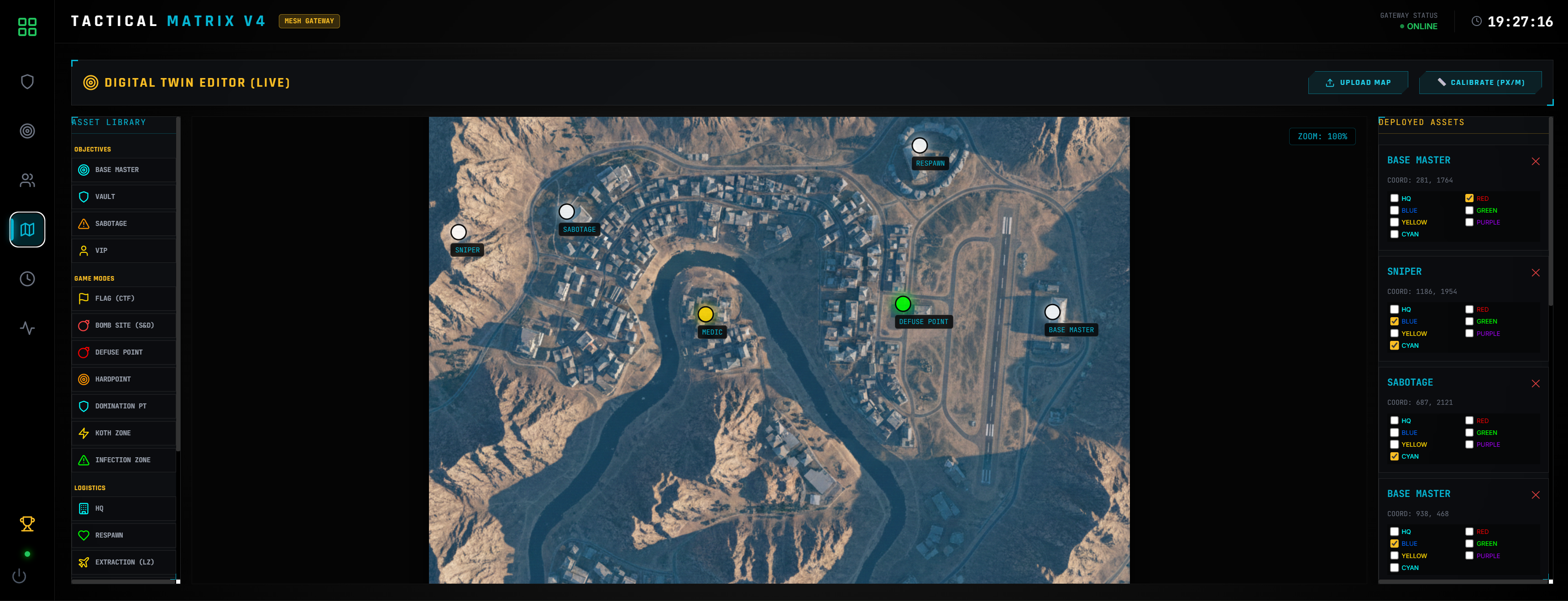Select Vault from the asset library
The width and height of the screenshot is (1568, 601).
(124, 197)
